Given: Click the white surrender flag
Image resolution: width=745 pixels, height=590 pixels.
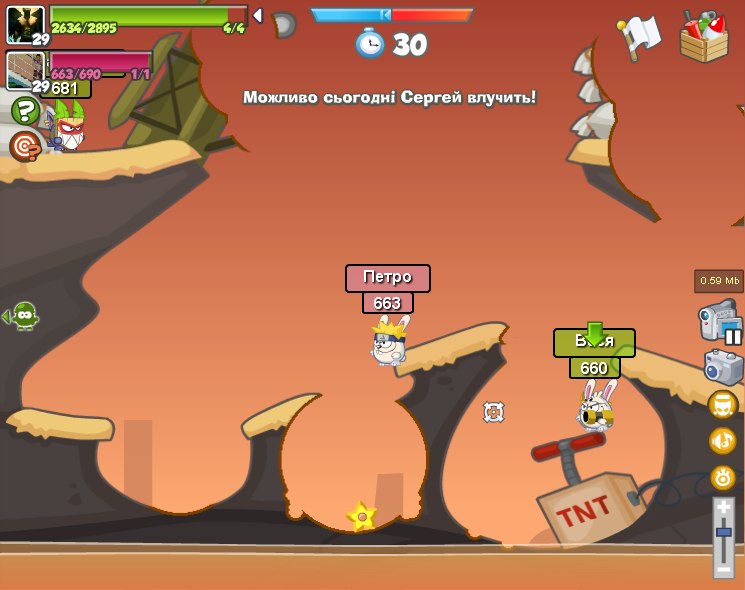Looking at the screenshot, I should [x=639, y=36].
